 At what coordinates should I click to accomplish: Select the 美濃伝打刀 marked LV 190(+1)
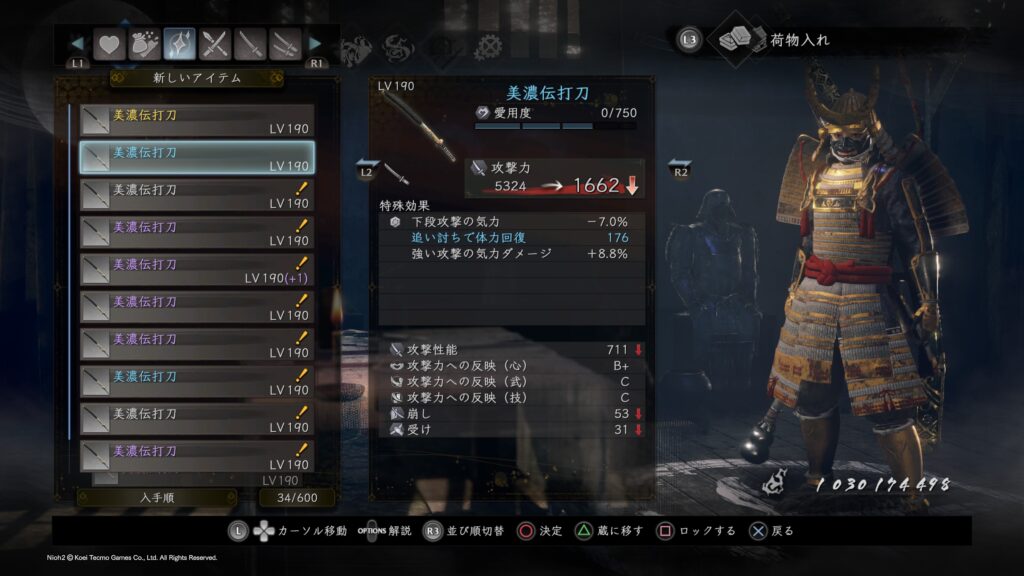tap(197, 270)
